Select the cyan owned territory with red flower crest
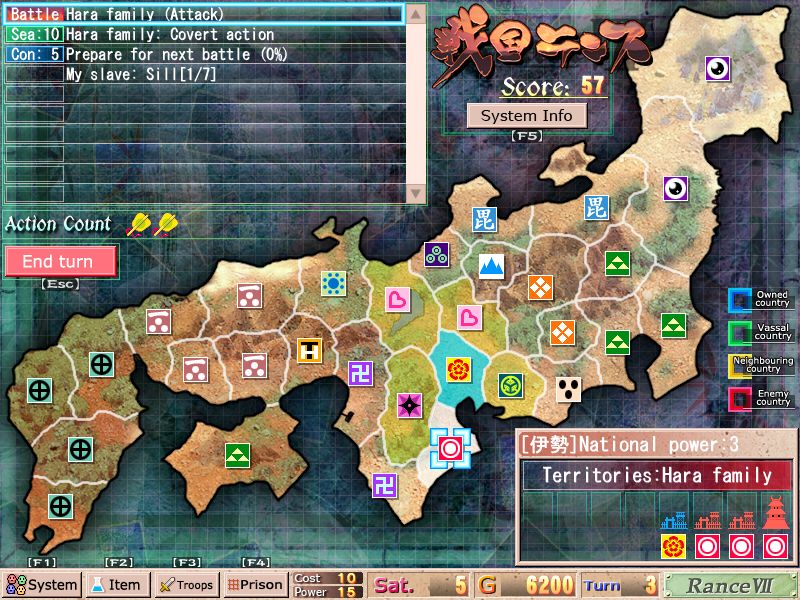This screenshot has width=800, height=600. 458,369
